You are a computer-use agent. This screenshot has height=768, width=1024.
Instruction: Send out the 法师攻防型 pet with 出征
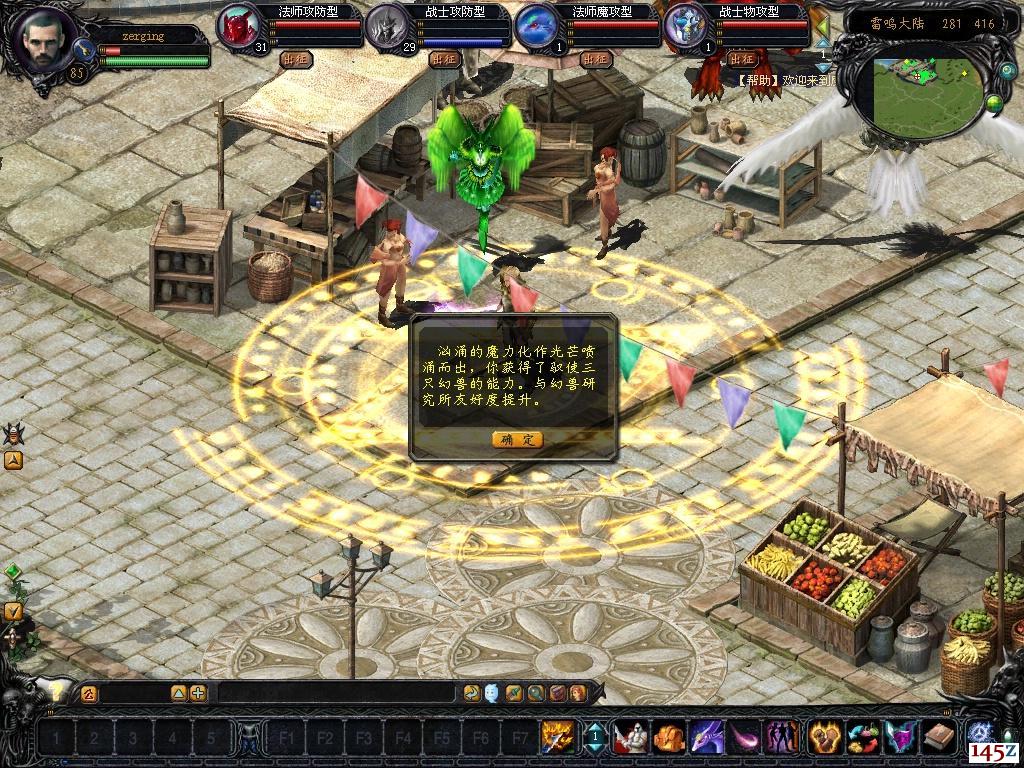pyautogui.click(x=296, y=59)
